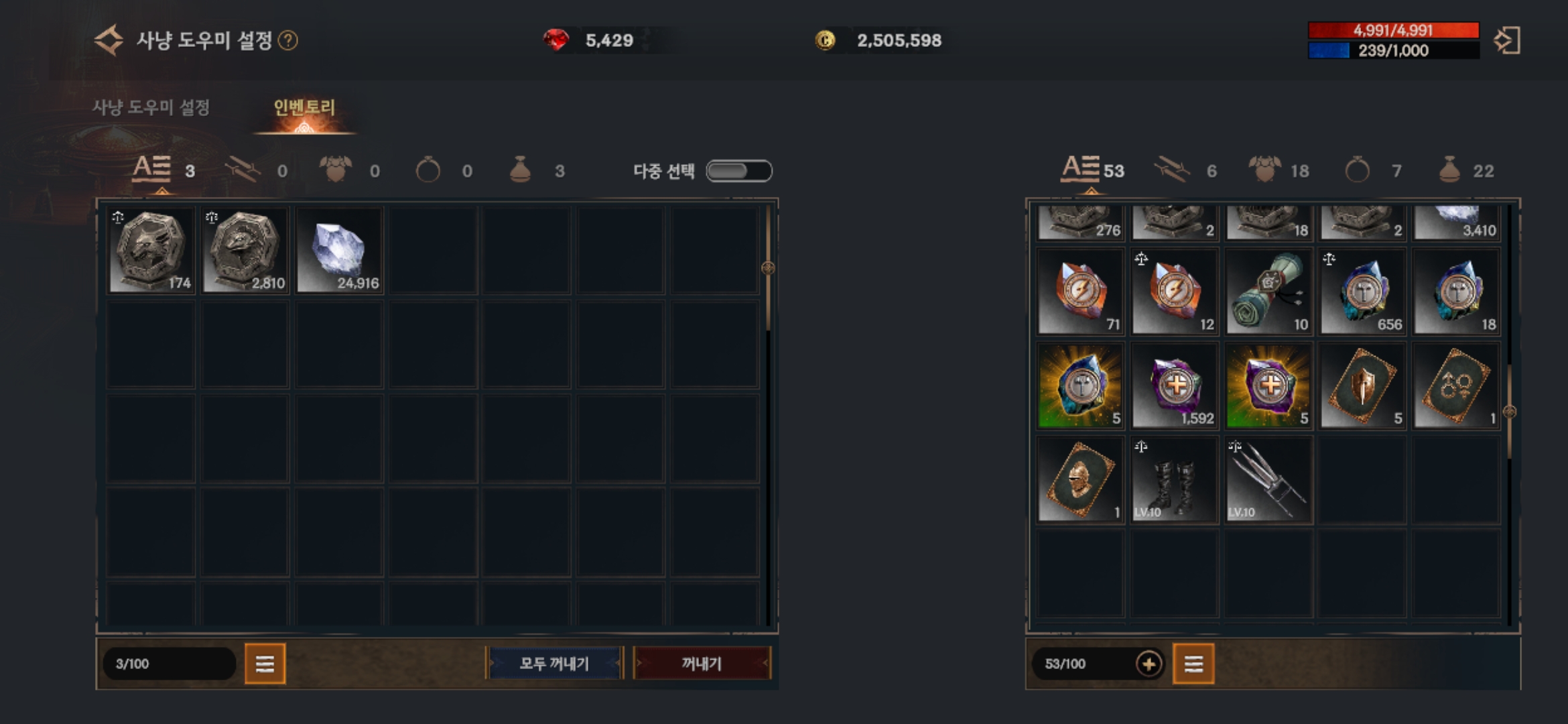Pick the LV.10 boots item
This screenshot has width=1568, height=724.
click(1174, 480)
